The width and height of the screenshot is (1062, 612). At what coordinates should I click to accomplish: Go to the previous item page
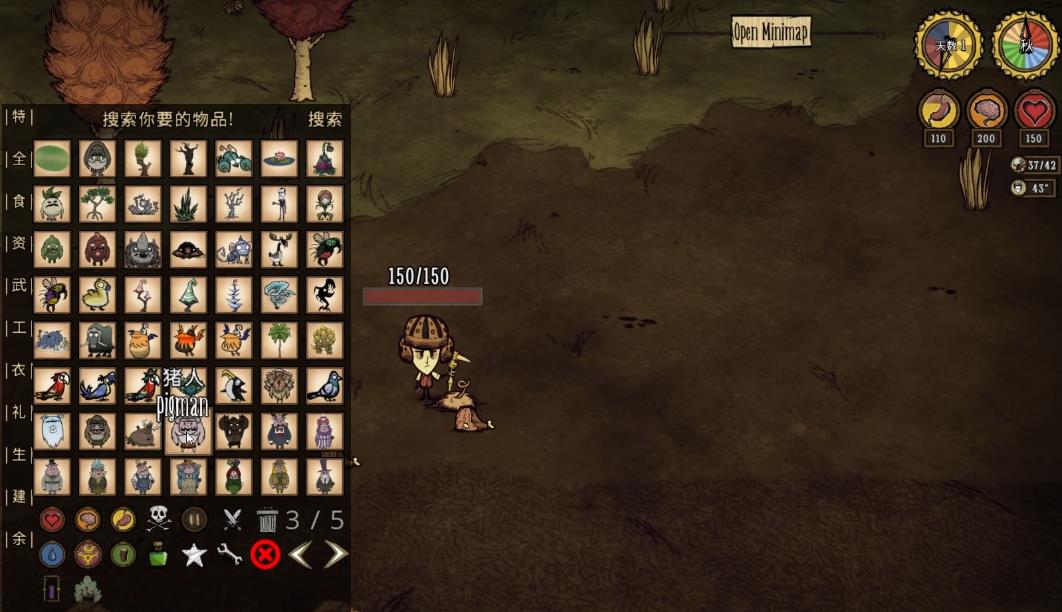click(300, 554)
